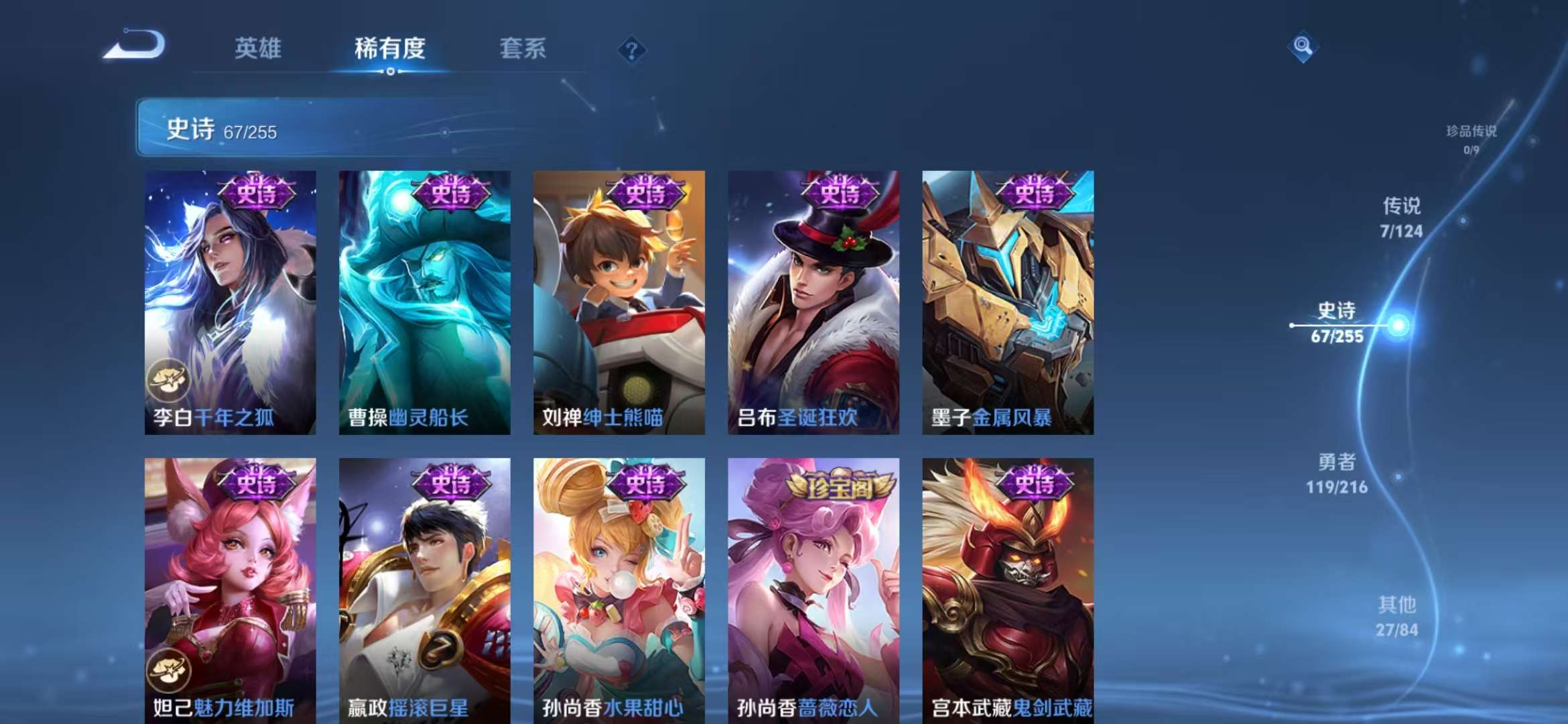1568x724 pixels.
Task: Switch to the 套系 tab
Action: pos(522,48)
